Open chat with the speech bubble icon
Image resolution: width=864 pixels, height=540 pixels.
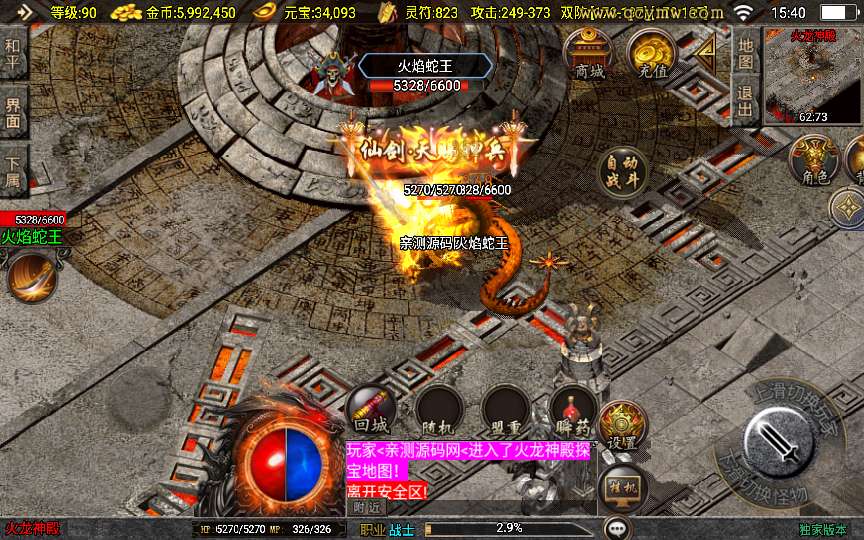tap(618, 528)
